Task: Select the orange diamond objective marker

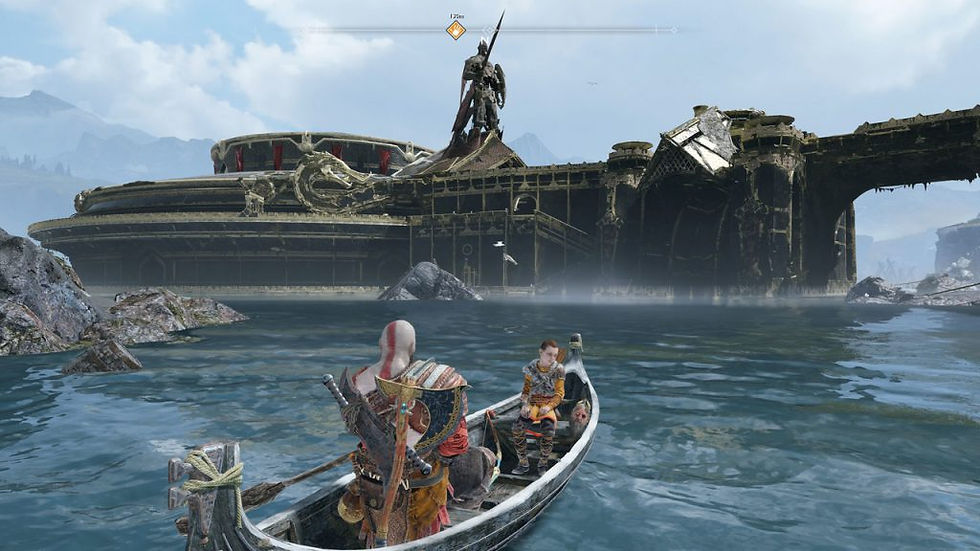Action: click(455, 30)
